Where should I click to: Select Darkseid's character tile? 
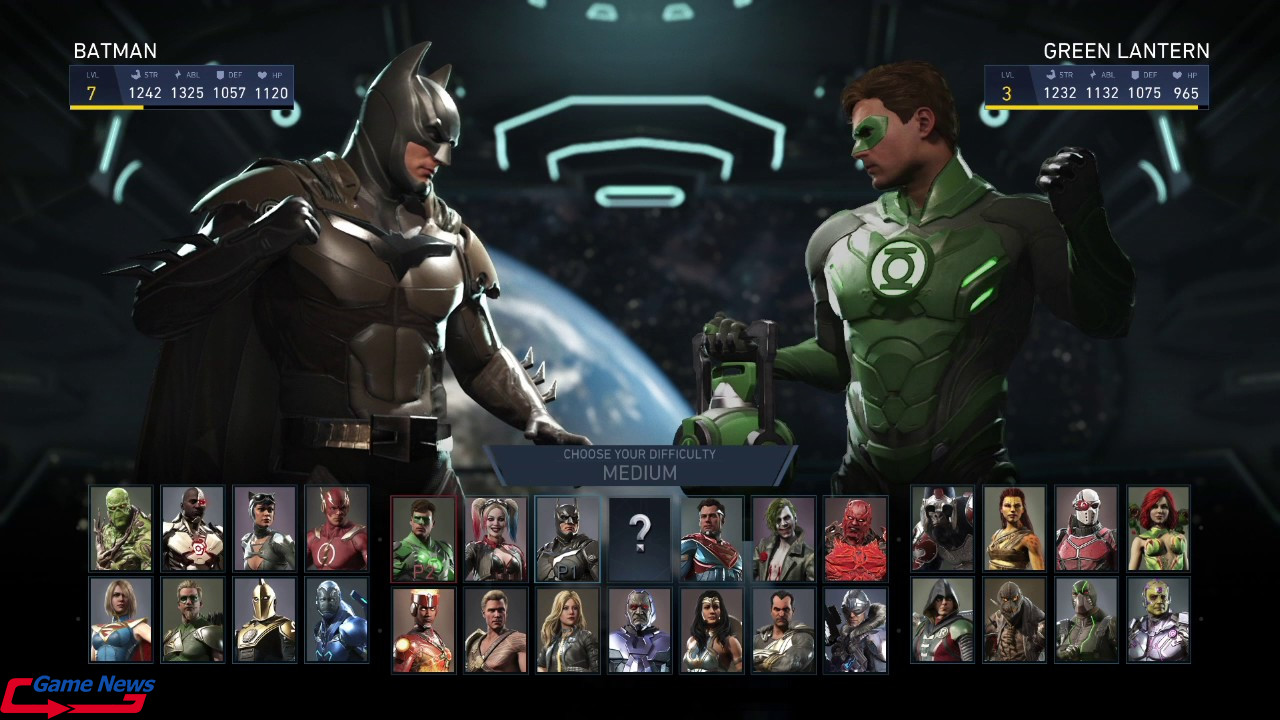coord(639,630)
